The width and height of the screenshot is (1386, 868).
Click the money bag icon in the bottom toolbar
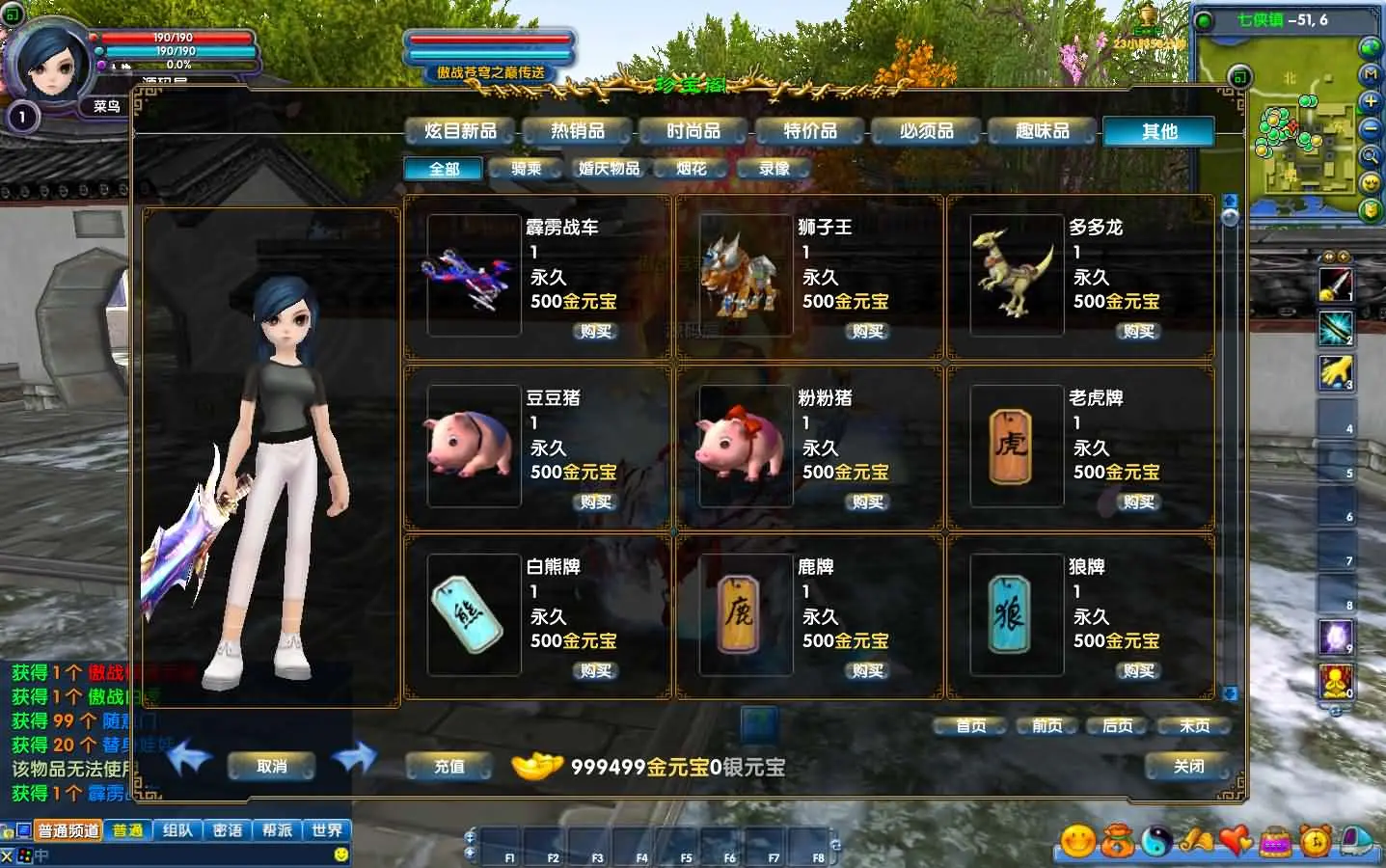coord(1117,841)
